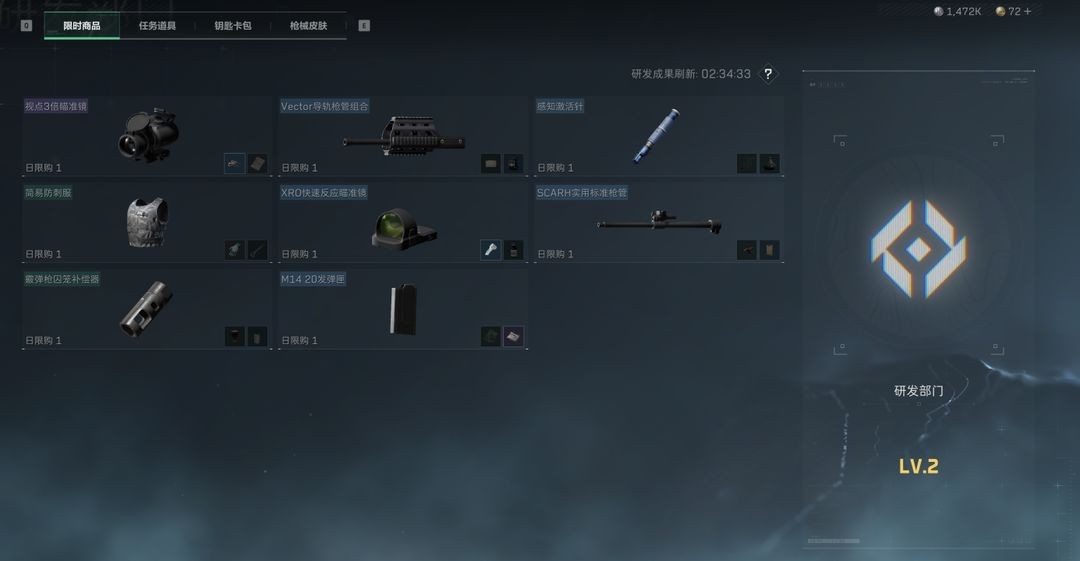The height and width of the screenshot is (561, 1080).
Task: Select the 霰弹枪囚笼补偿器 compensator
Action: (x=147, y=308)
